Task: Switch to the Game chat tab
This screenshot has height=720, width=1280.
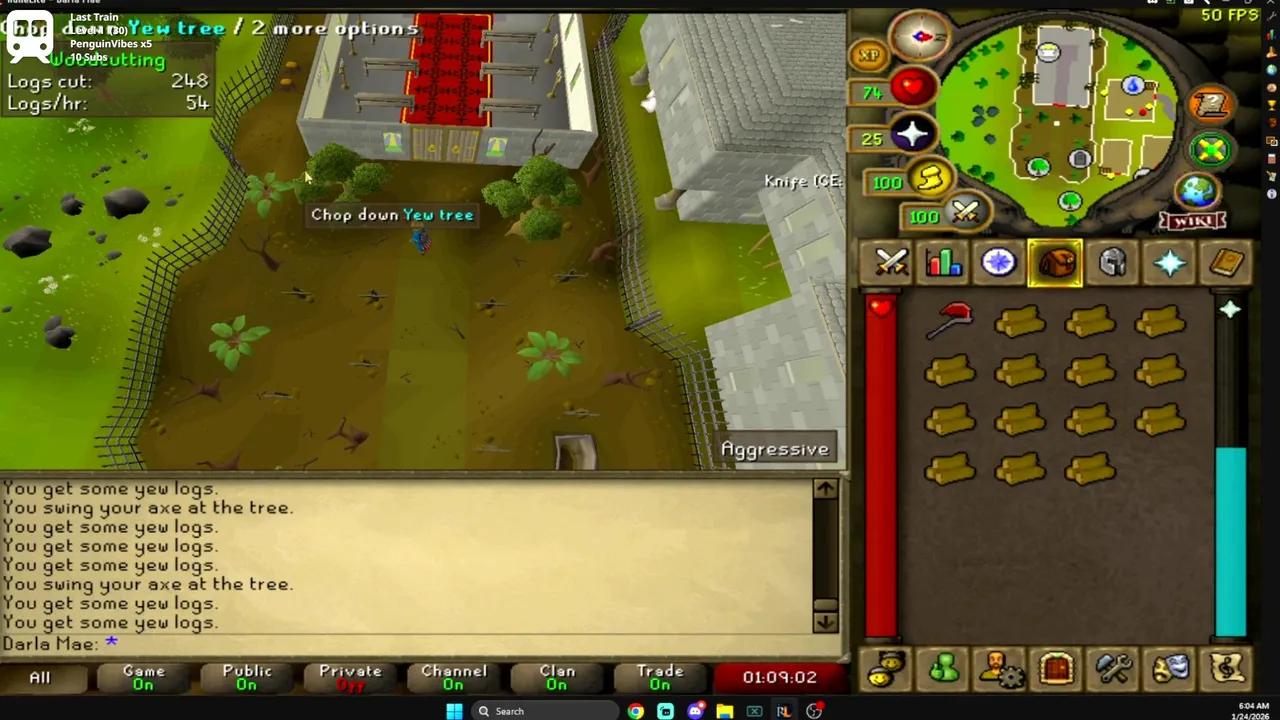Action: point(143,677)
